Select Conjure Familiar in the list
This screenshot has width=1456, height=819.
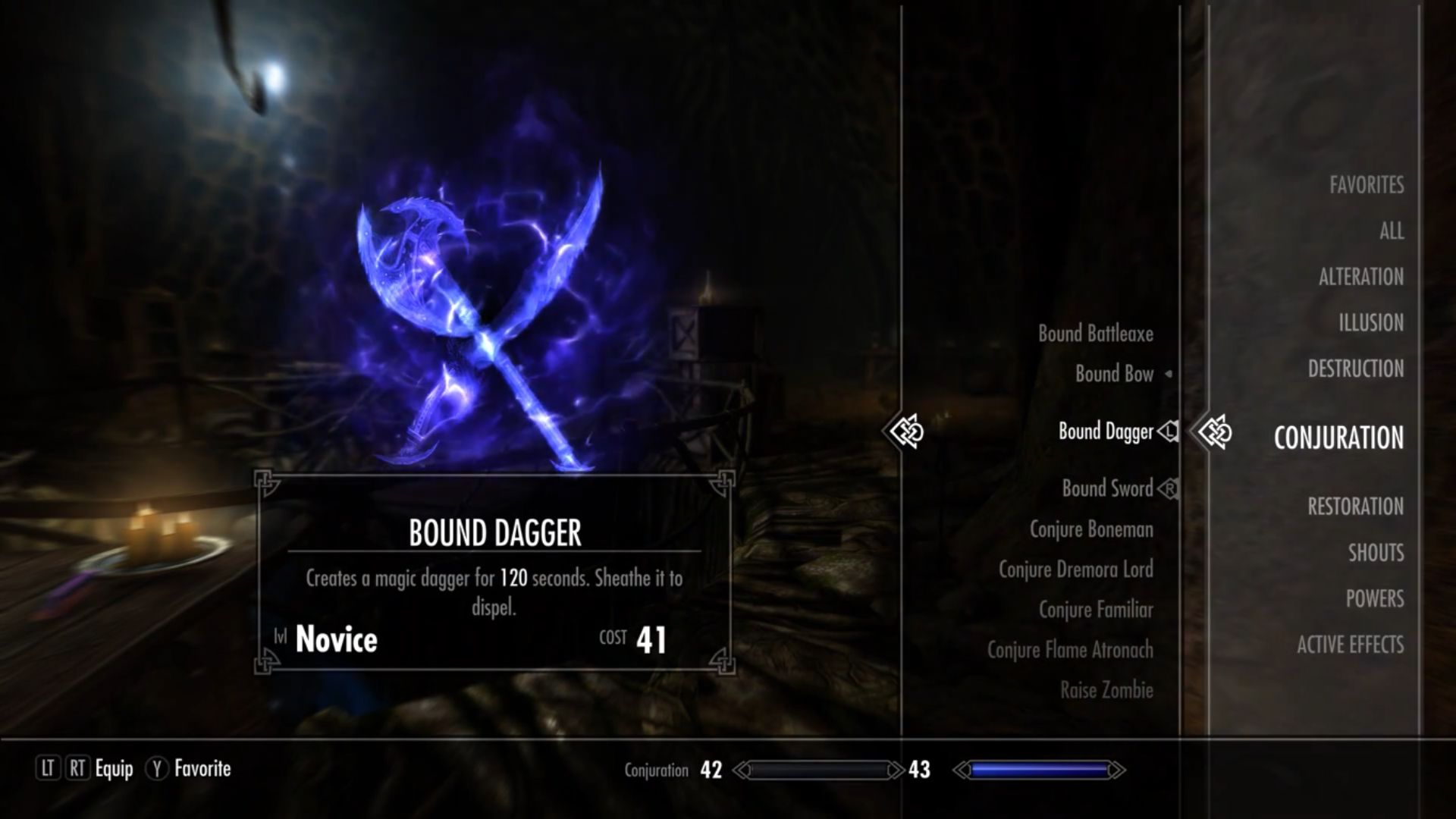click(1096, 610)
